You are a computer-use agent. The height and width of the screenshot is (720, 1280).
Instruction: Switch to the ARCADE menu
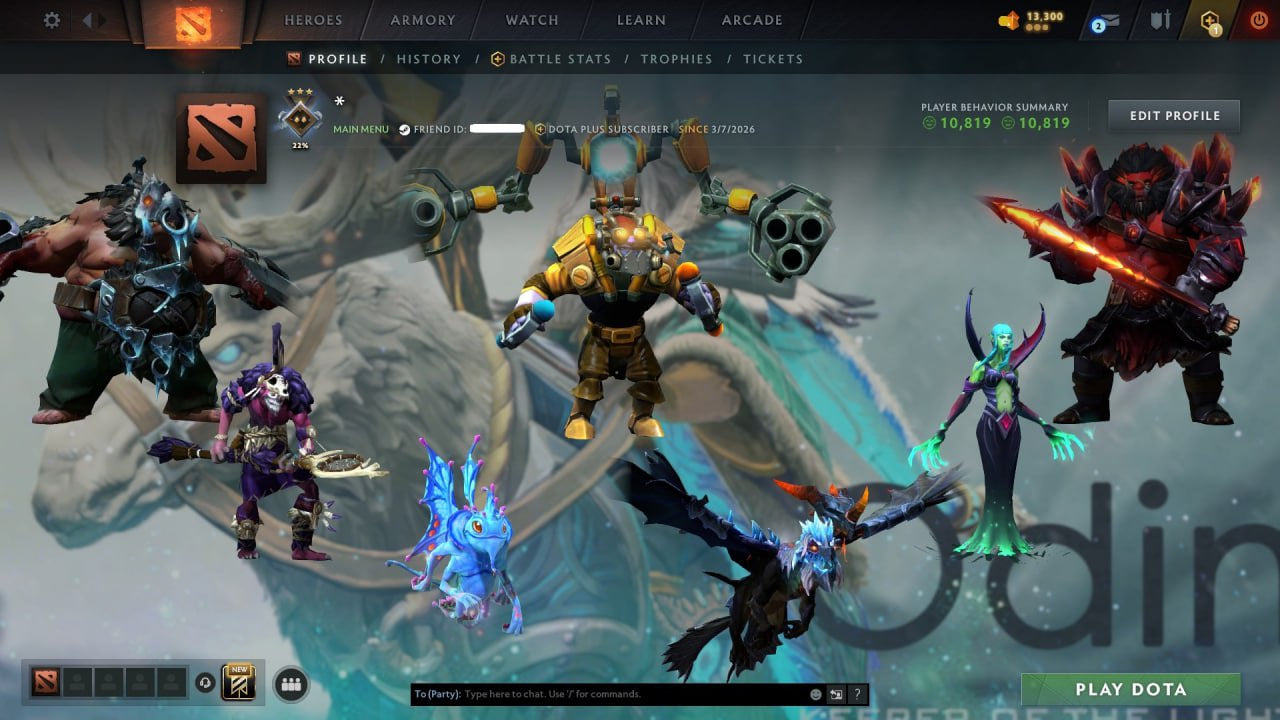coord(751,19)
